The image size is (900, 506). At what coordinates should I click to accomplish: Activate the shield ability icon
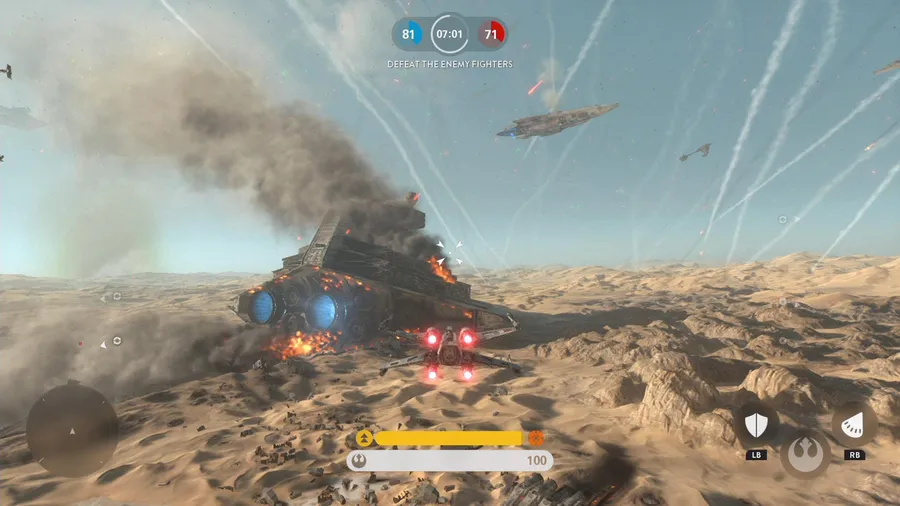pyautogui.click(x=755, y=425)
